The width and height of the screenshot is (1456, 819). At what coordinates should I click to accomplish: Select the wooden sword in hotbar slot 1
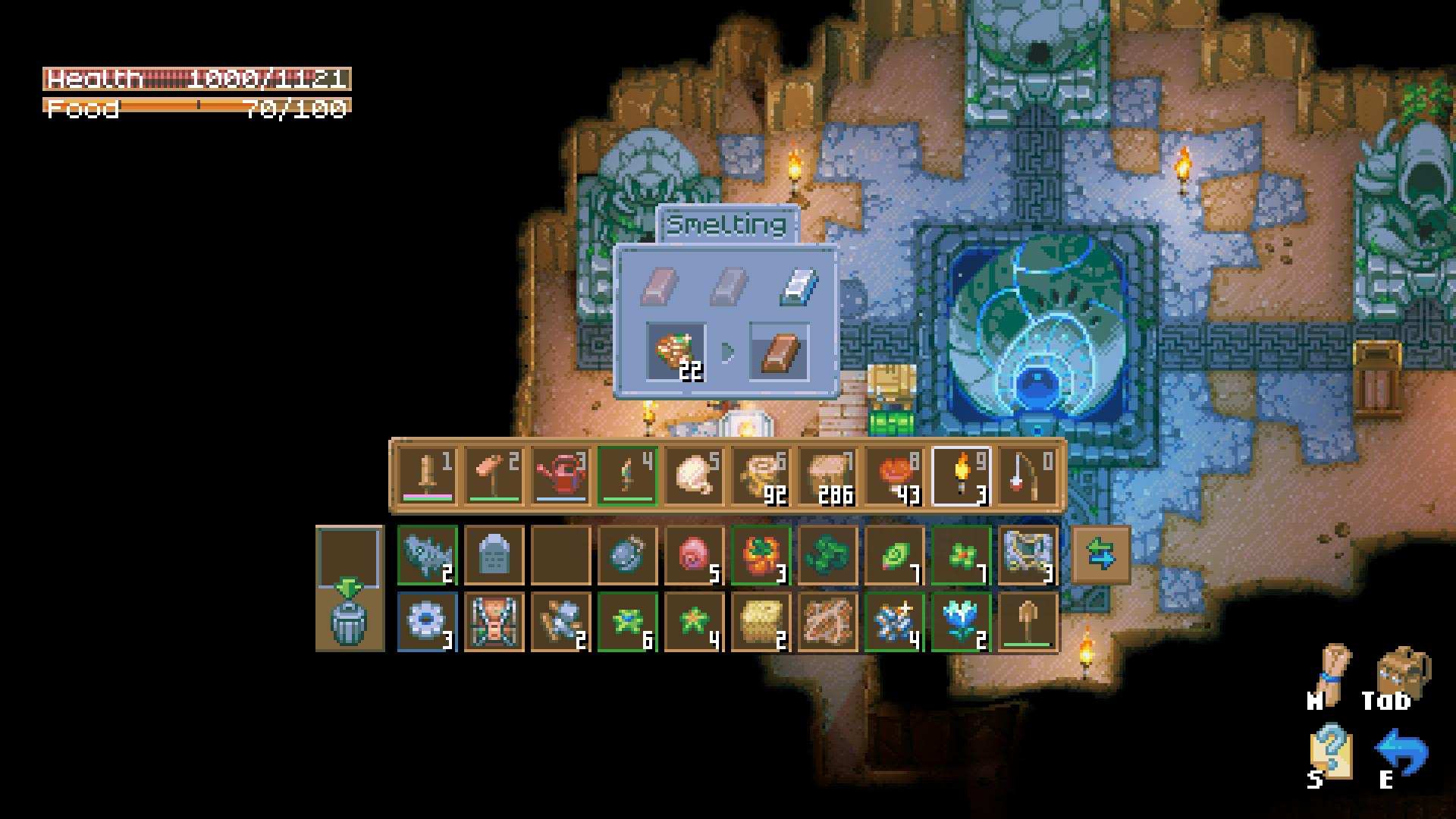(x=427, y=475)
